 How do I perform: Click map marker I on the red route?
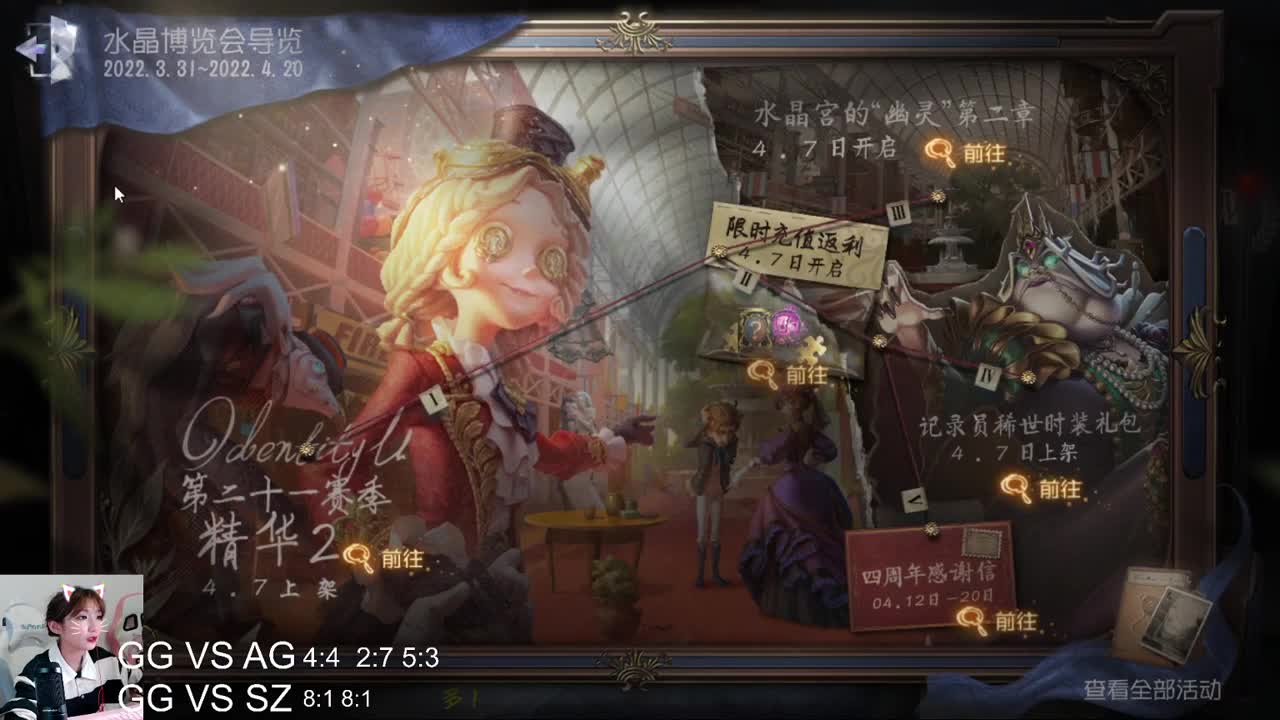click(433, 398)
